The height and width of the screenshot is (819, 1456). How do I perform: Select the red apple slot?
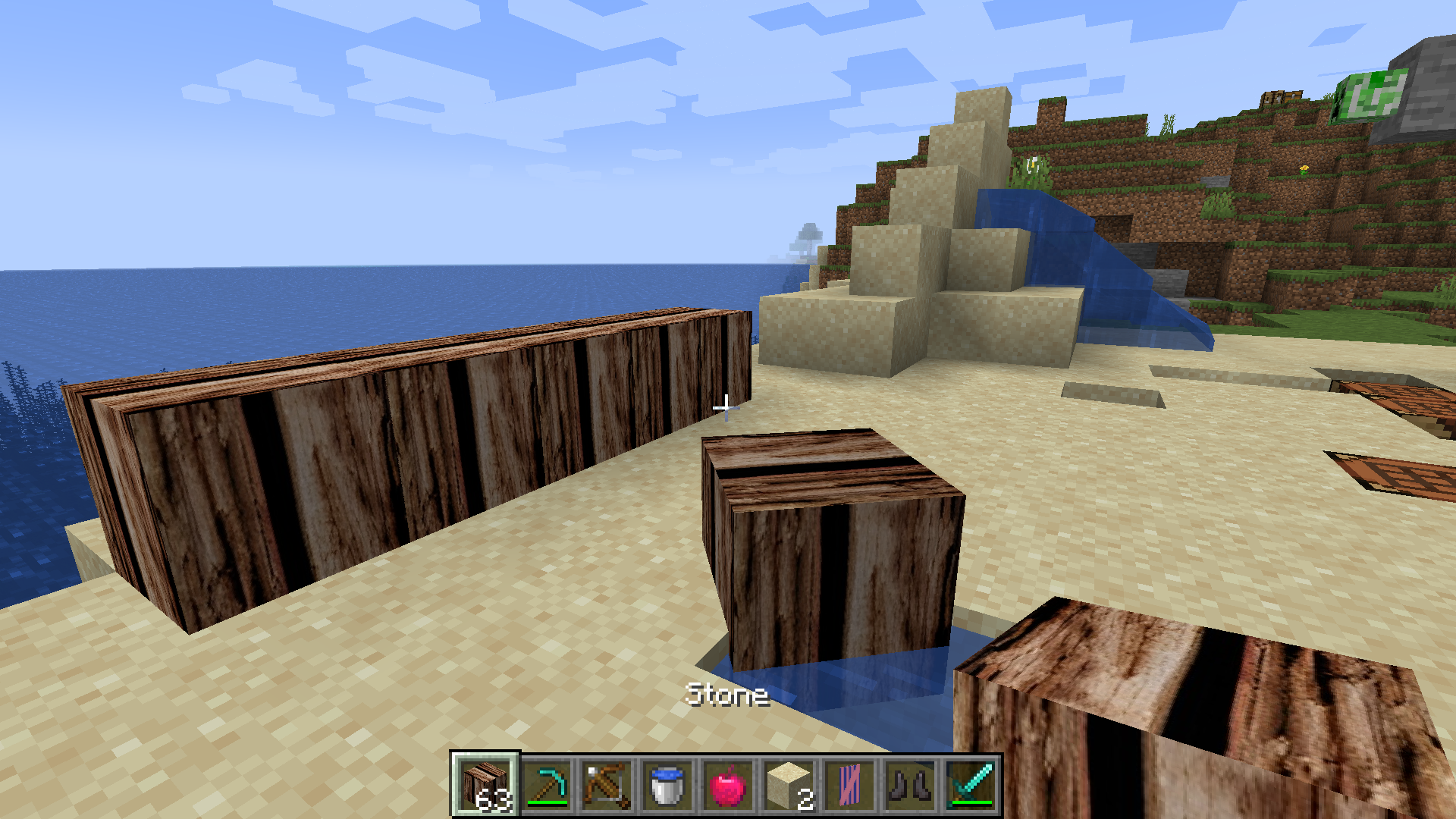coord(728,785)
